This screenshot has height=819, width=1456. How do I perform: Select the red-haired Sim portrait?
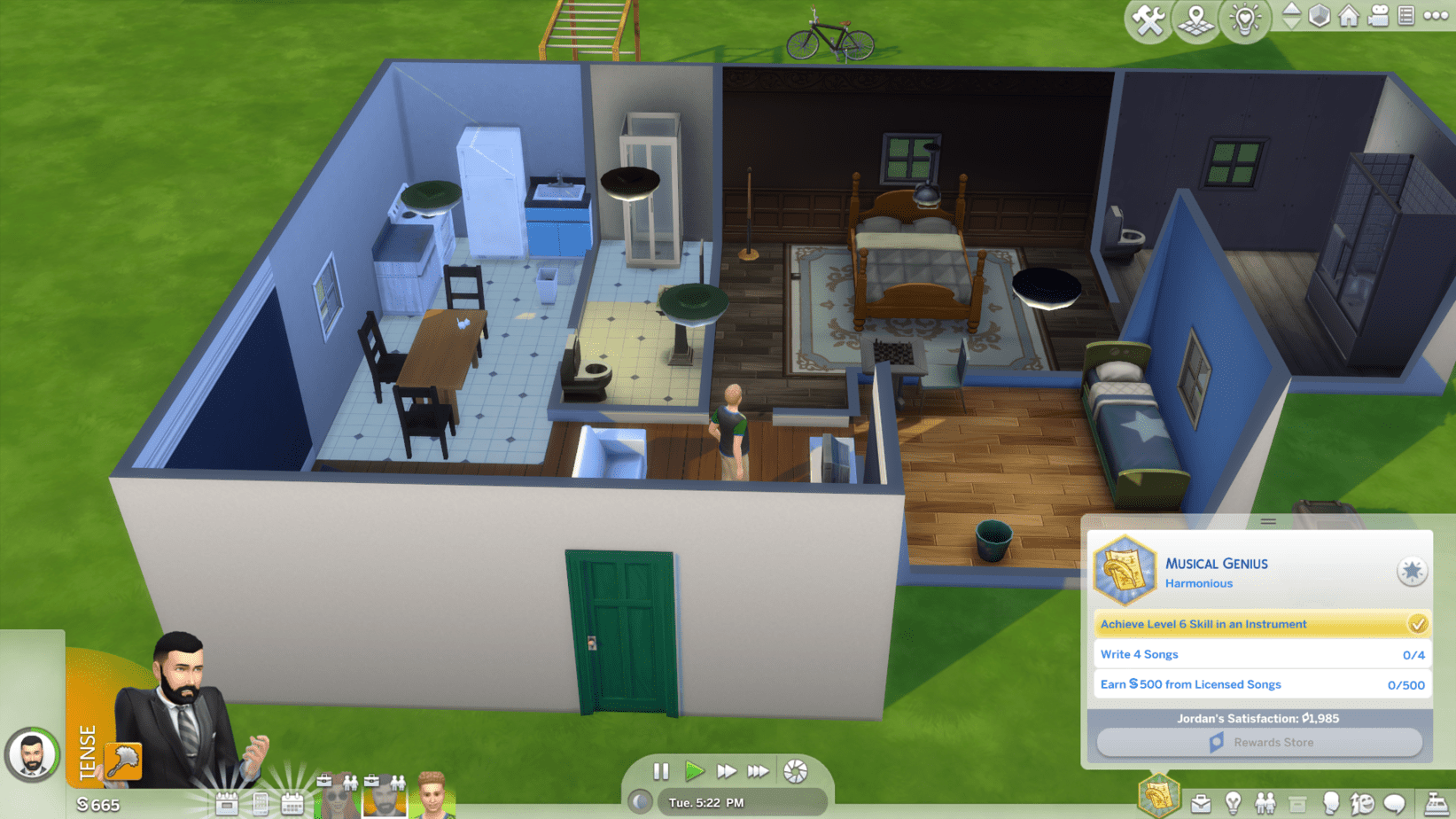tap(432, 795)
